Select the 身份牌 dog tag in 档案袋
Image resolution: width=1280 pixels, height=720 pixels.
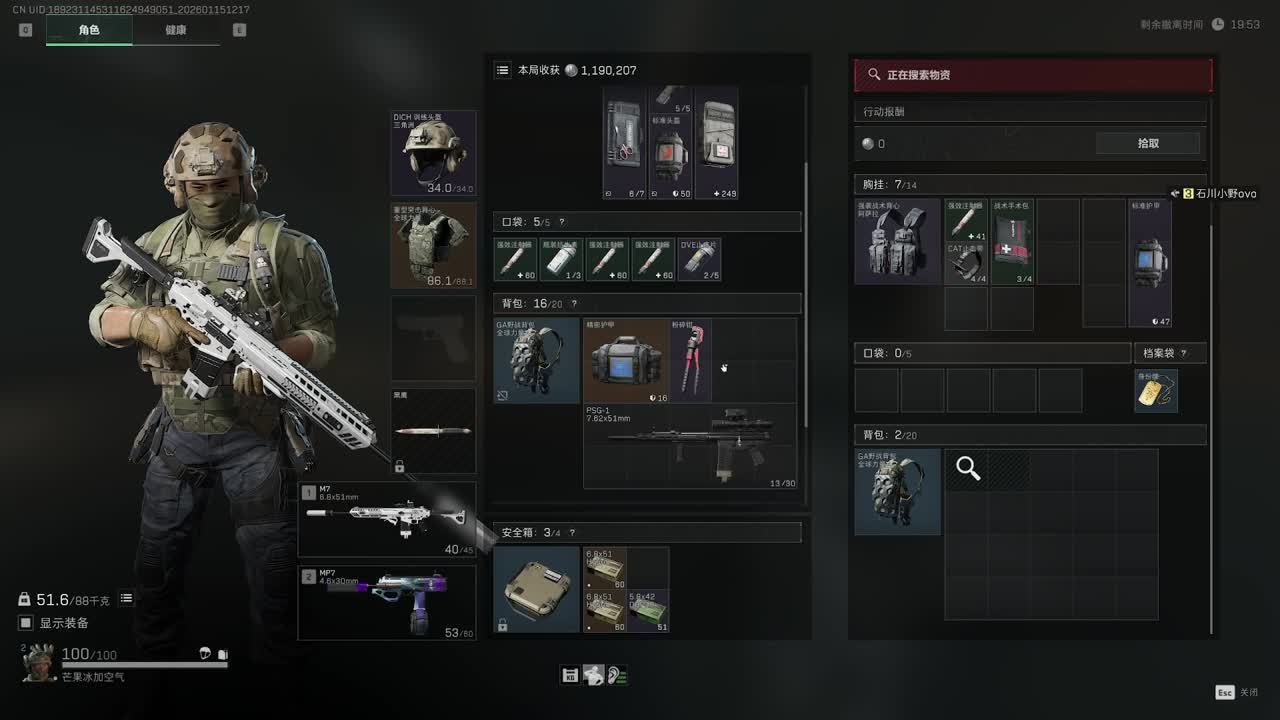1156,391
